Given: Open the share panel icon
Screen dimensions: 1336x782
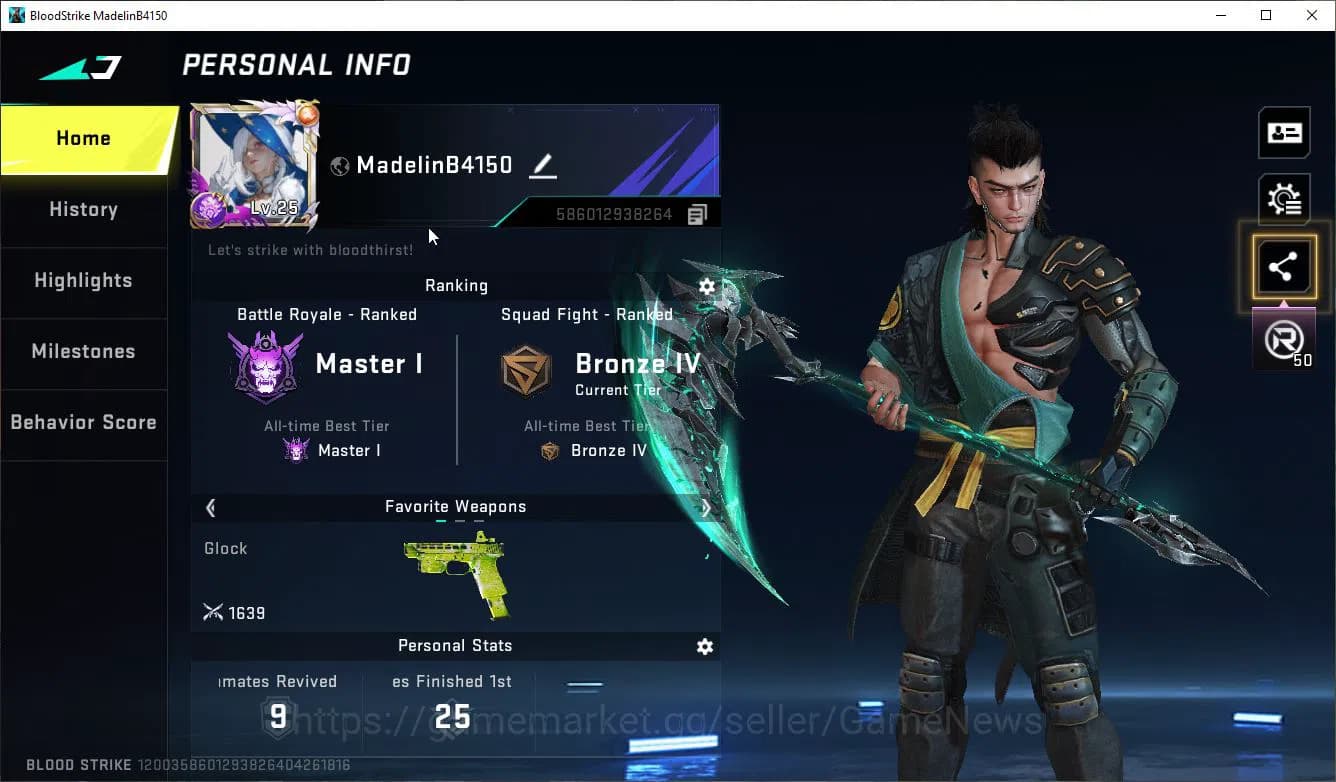Looking at the screenshot, I should tap(1284, 266).
